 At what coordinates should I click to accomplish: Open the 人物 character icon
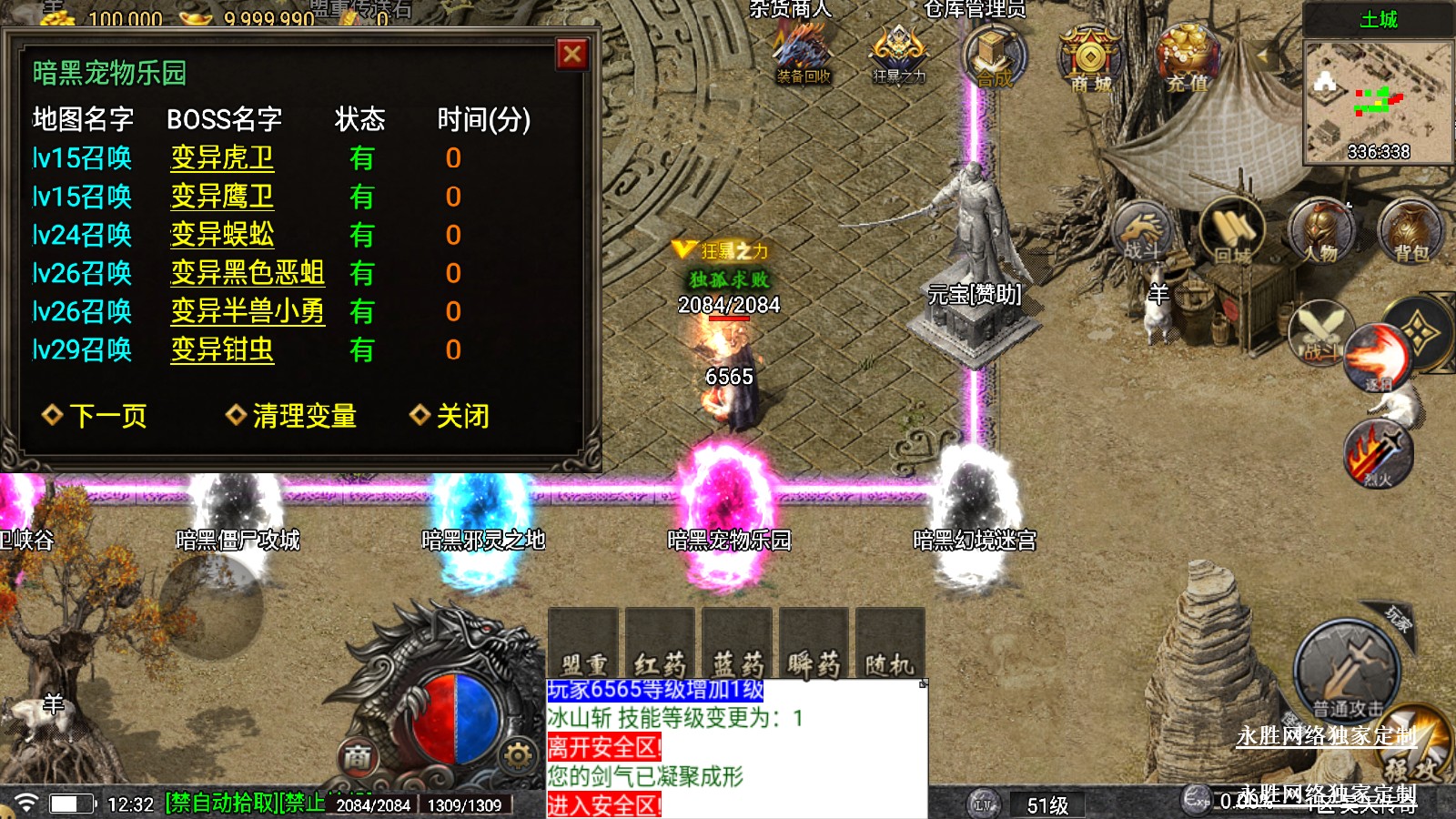click(1321, 231)
